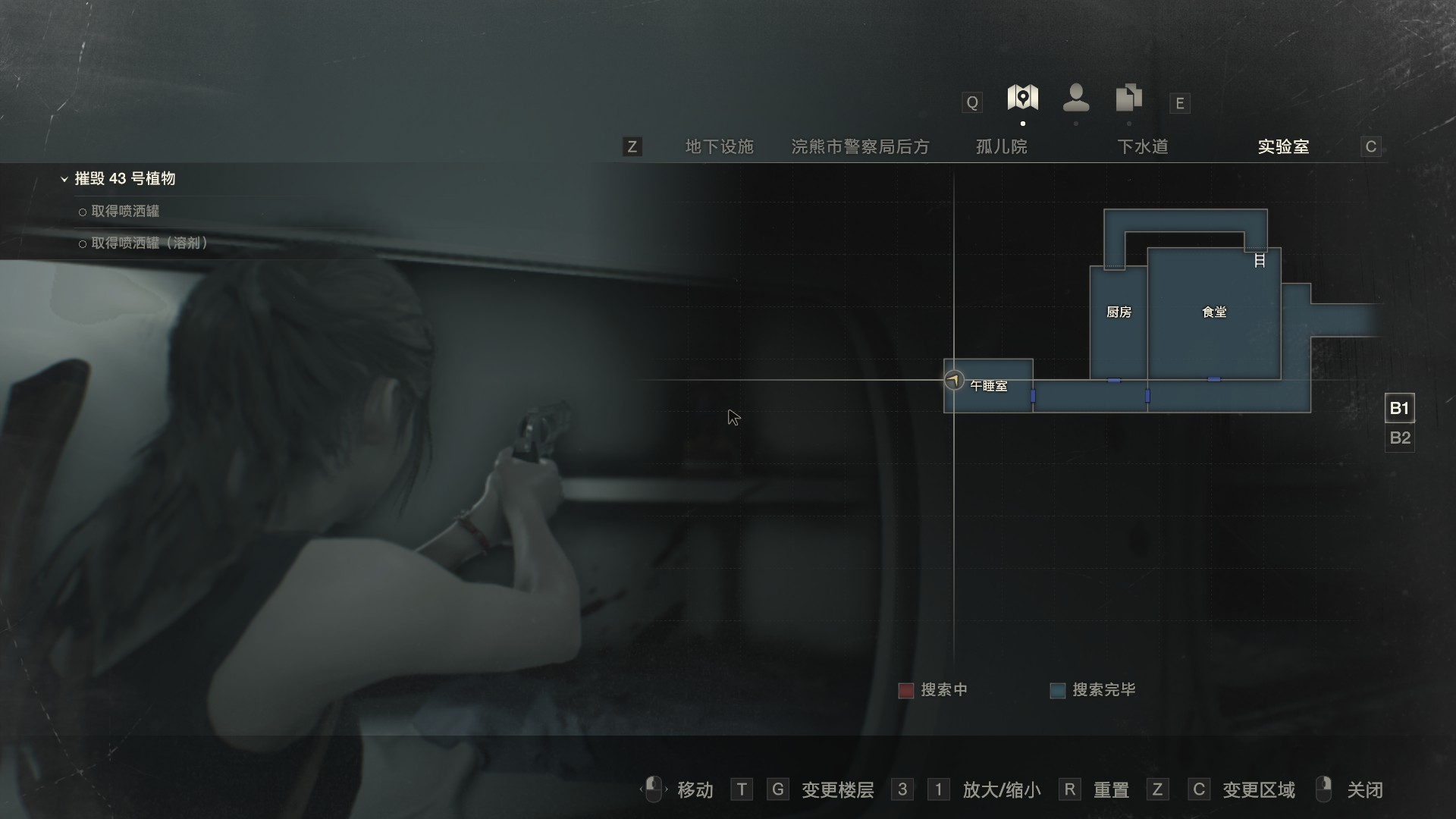
Task: Switch to floor B1
Action: click(x=1399, y=409)
